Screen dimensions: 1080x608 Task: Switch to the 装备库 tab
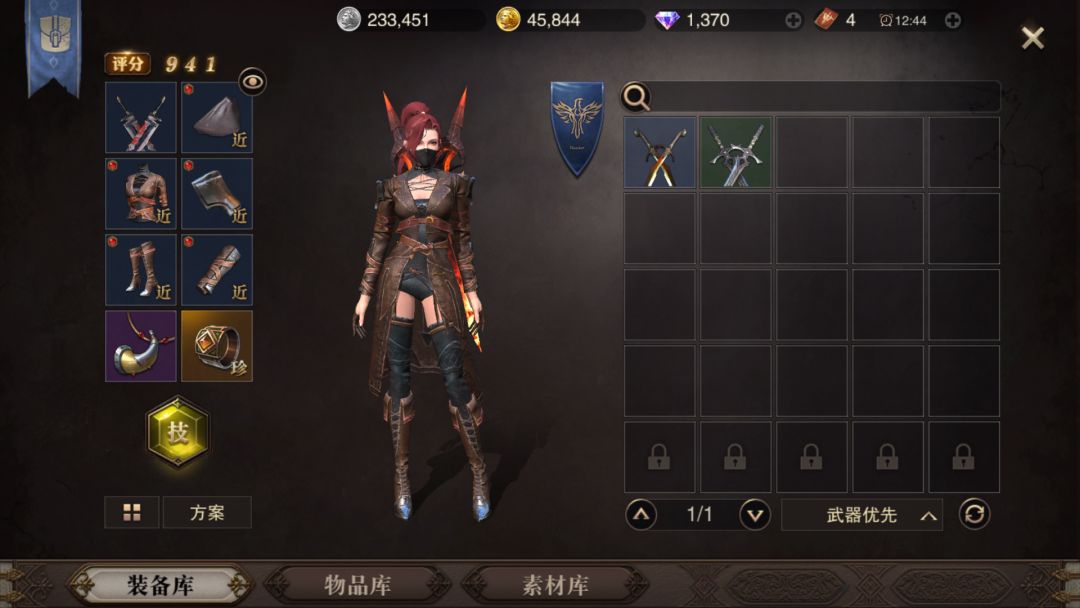pos(160,585)
